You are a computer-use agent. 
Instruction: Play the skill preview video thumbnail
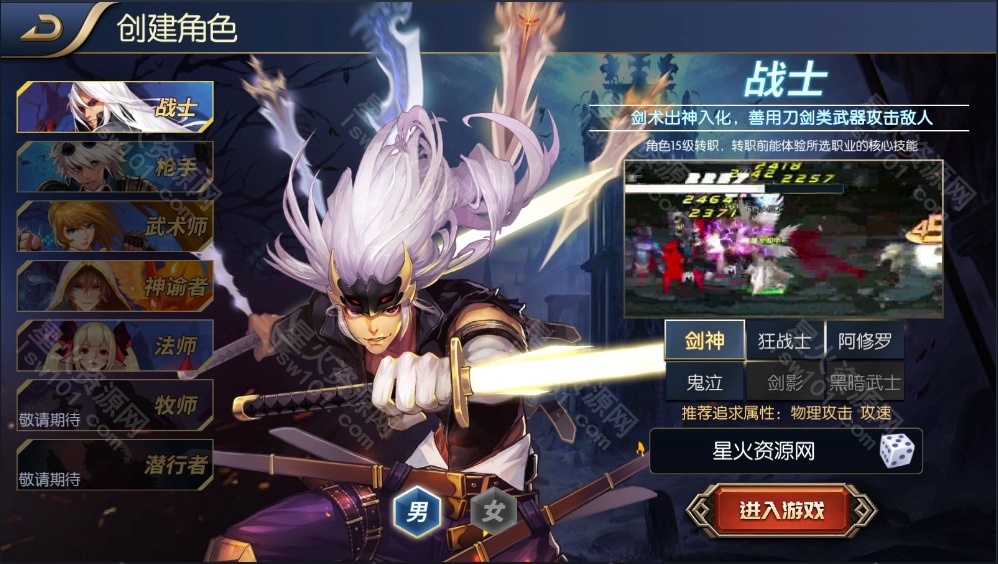pyautogui.click(x=783, y=238)
